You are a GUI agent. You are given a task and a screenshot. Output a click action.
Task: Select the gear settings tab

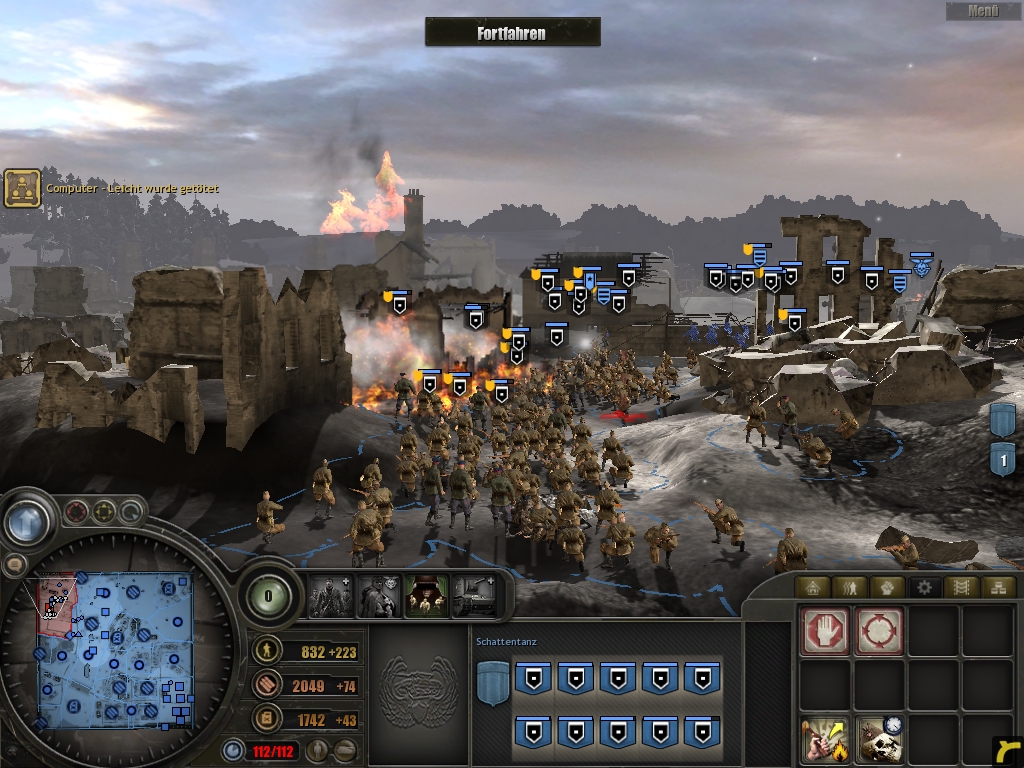pos(924,587)
